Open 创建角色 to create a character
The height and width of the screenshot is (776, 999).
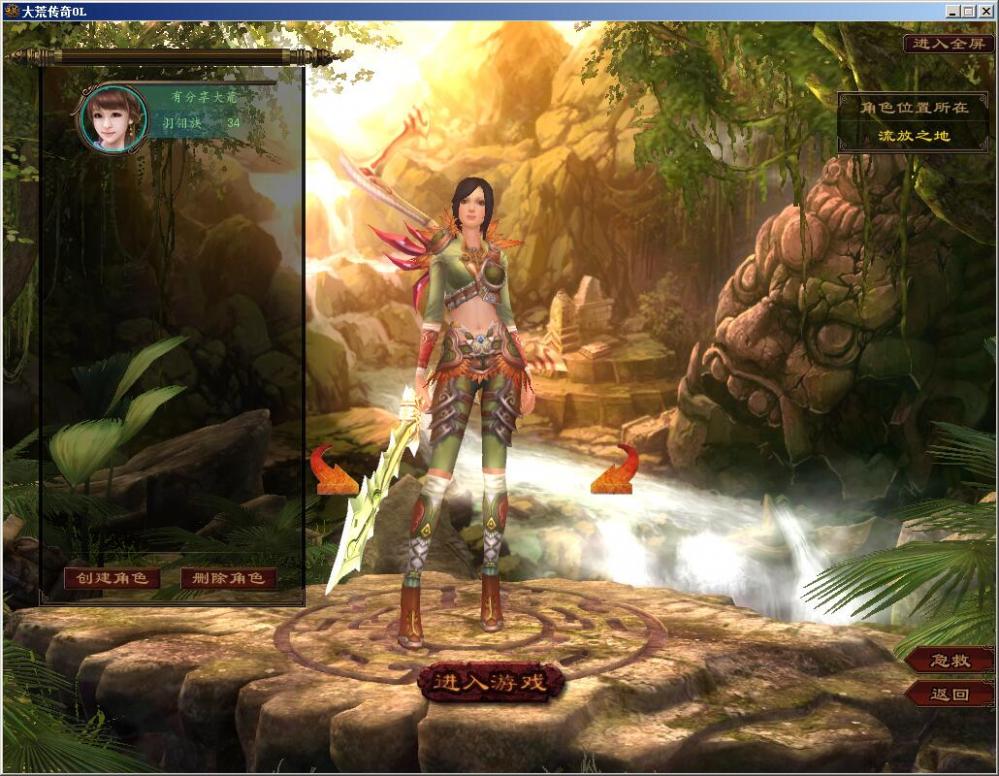(112, 578)
